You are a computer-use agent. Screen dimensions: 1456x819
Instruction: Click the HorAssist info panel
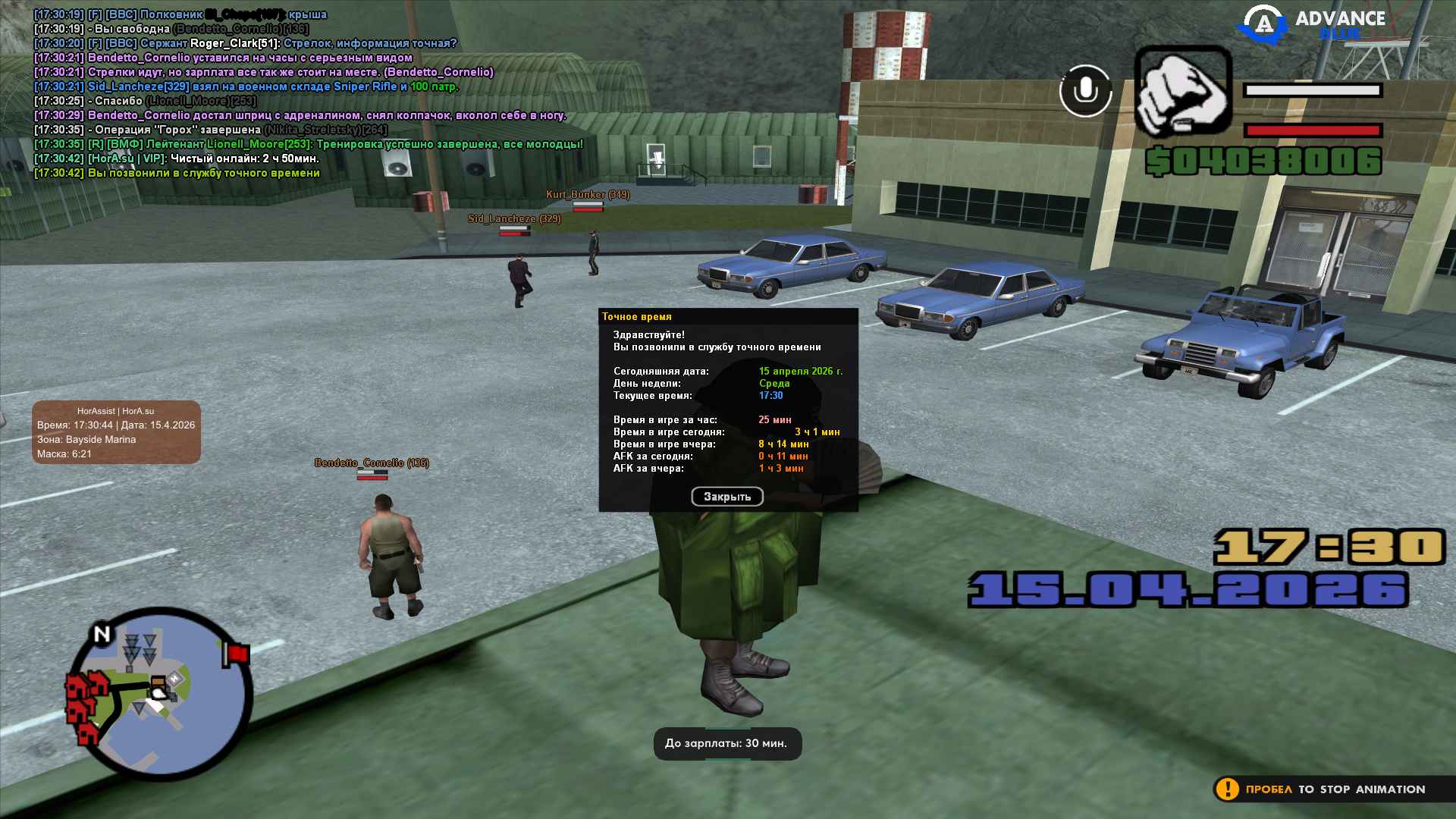(x=116, y=432)
